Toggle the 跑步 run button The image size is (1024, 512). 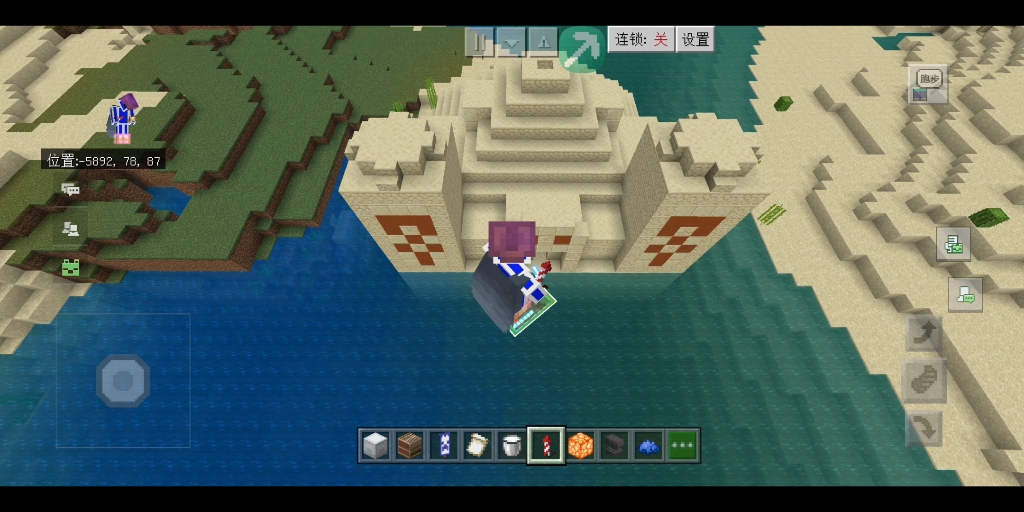tap(929, 81)
